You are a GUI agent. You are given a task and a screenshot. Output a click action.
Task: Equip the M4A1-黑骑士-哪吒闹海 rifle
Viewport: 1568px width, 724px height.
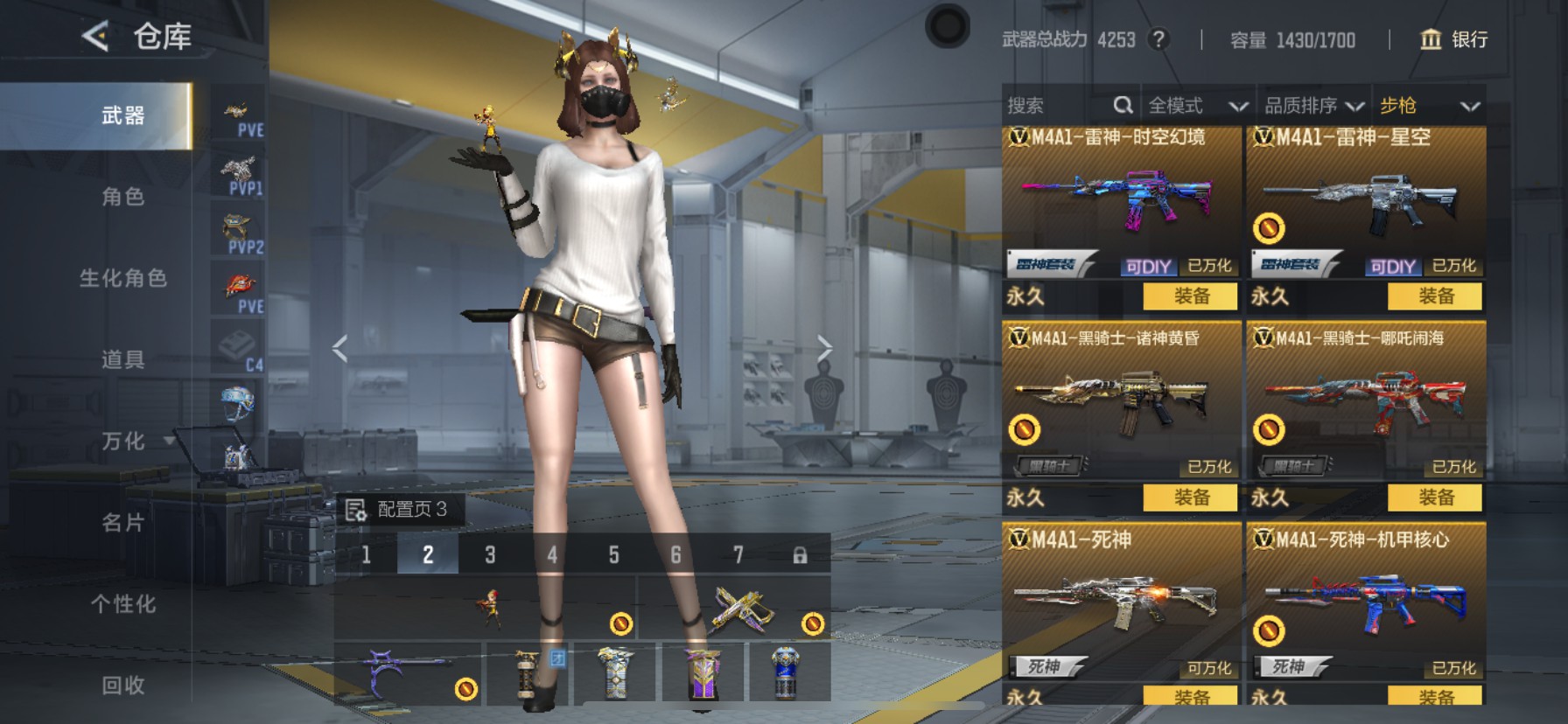pos(1435,498)
